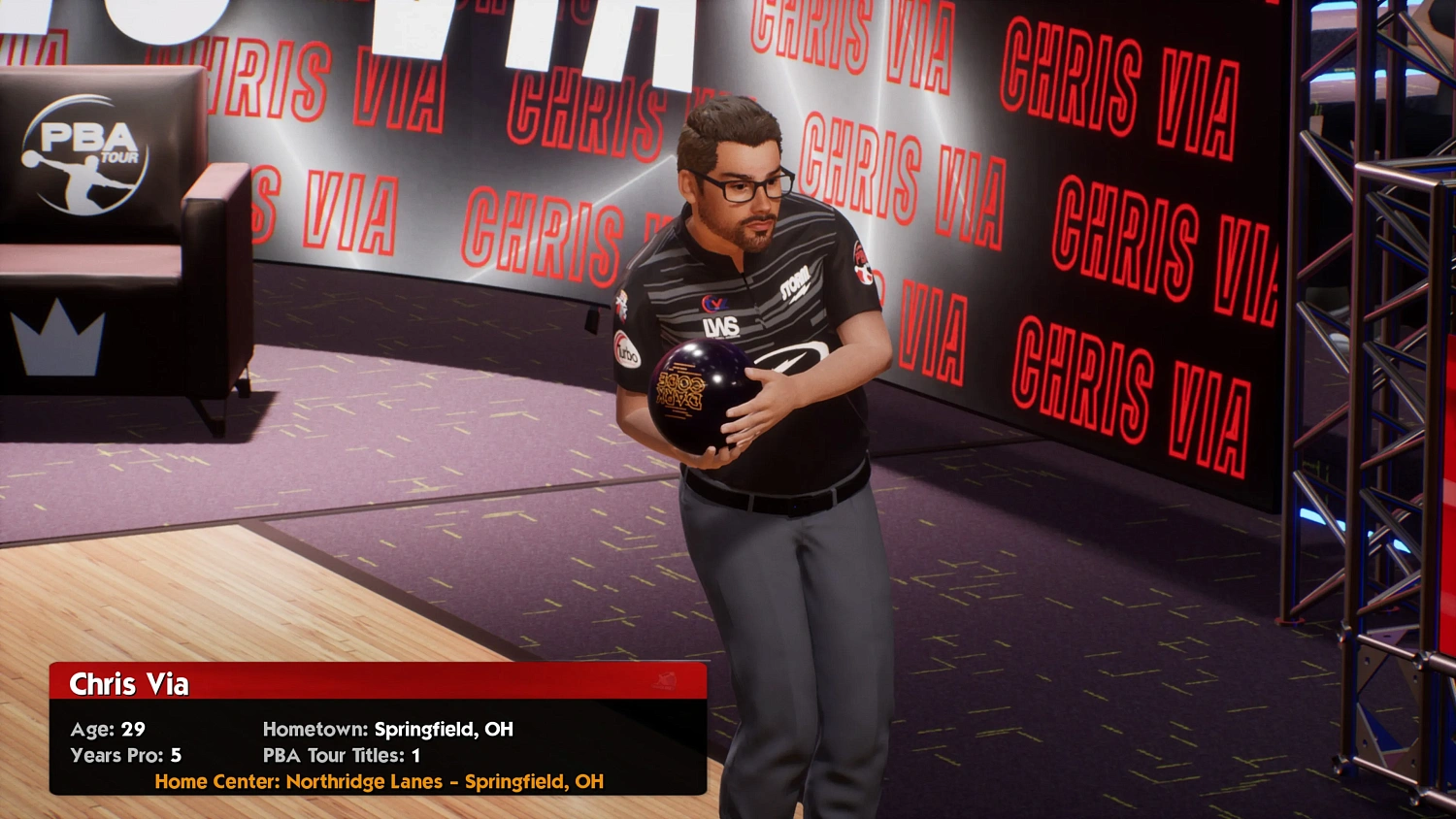Expand the Hometown: Springfield, OH detail
The height and width of the screenshot is (819, 1456).
pos(387,729)
